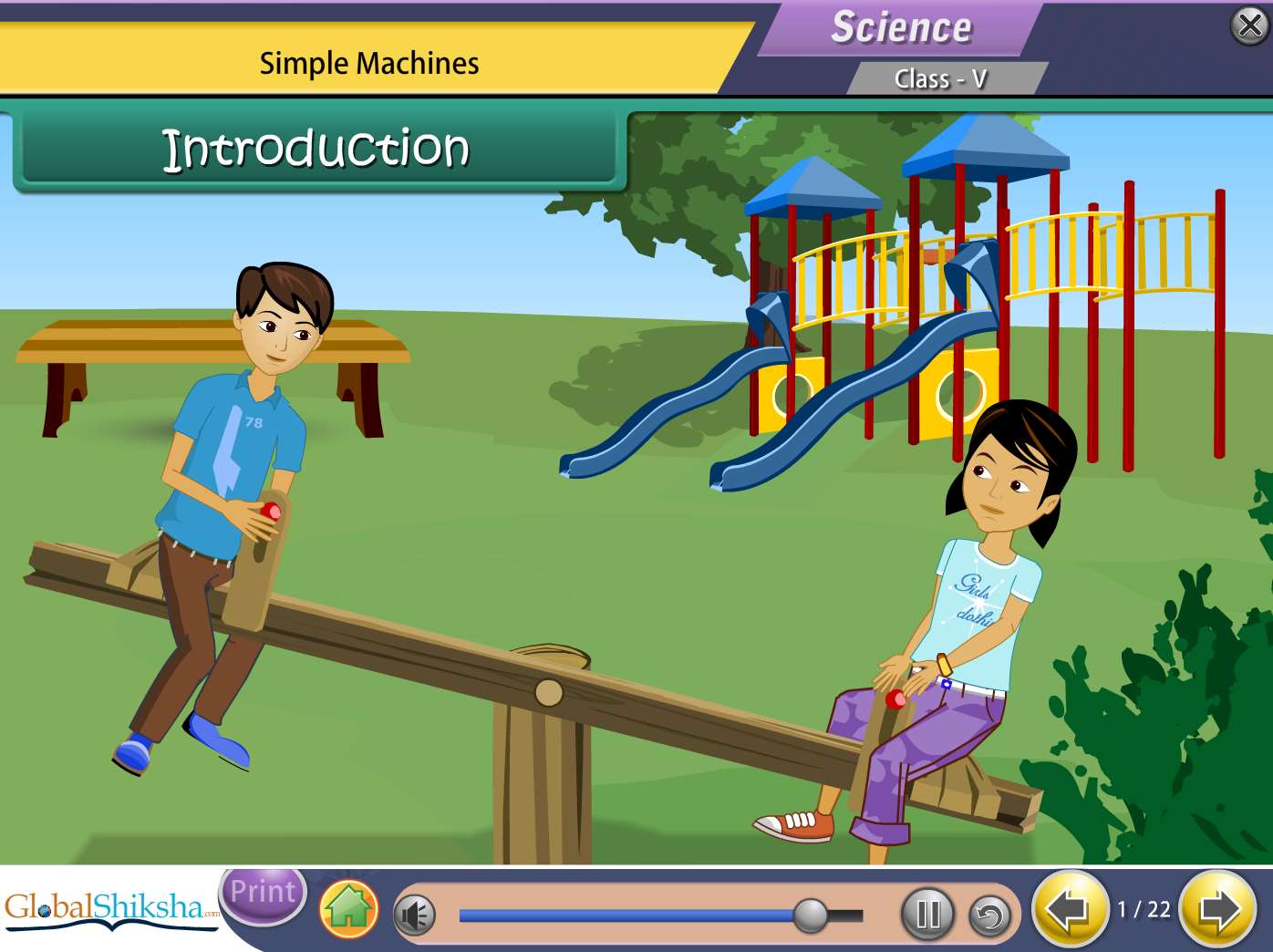Toggle the speaker mute icon
The height and width of the screenshot is (952, 1273).
click(415, 915)
